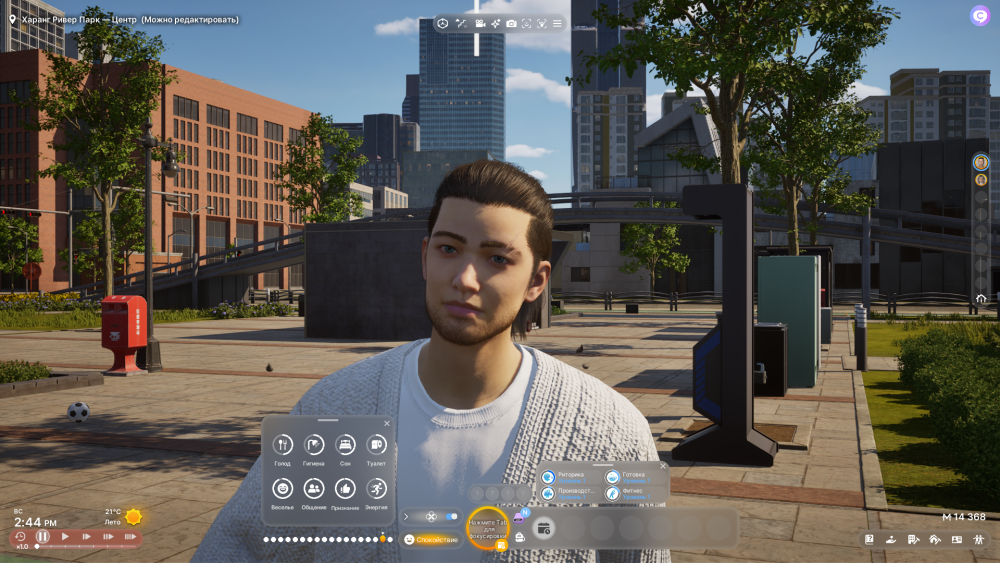
Task: Check the Гигиена need icon
Action: [314, 445]
